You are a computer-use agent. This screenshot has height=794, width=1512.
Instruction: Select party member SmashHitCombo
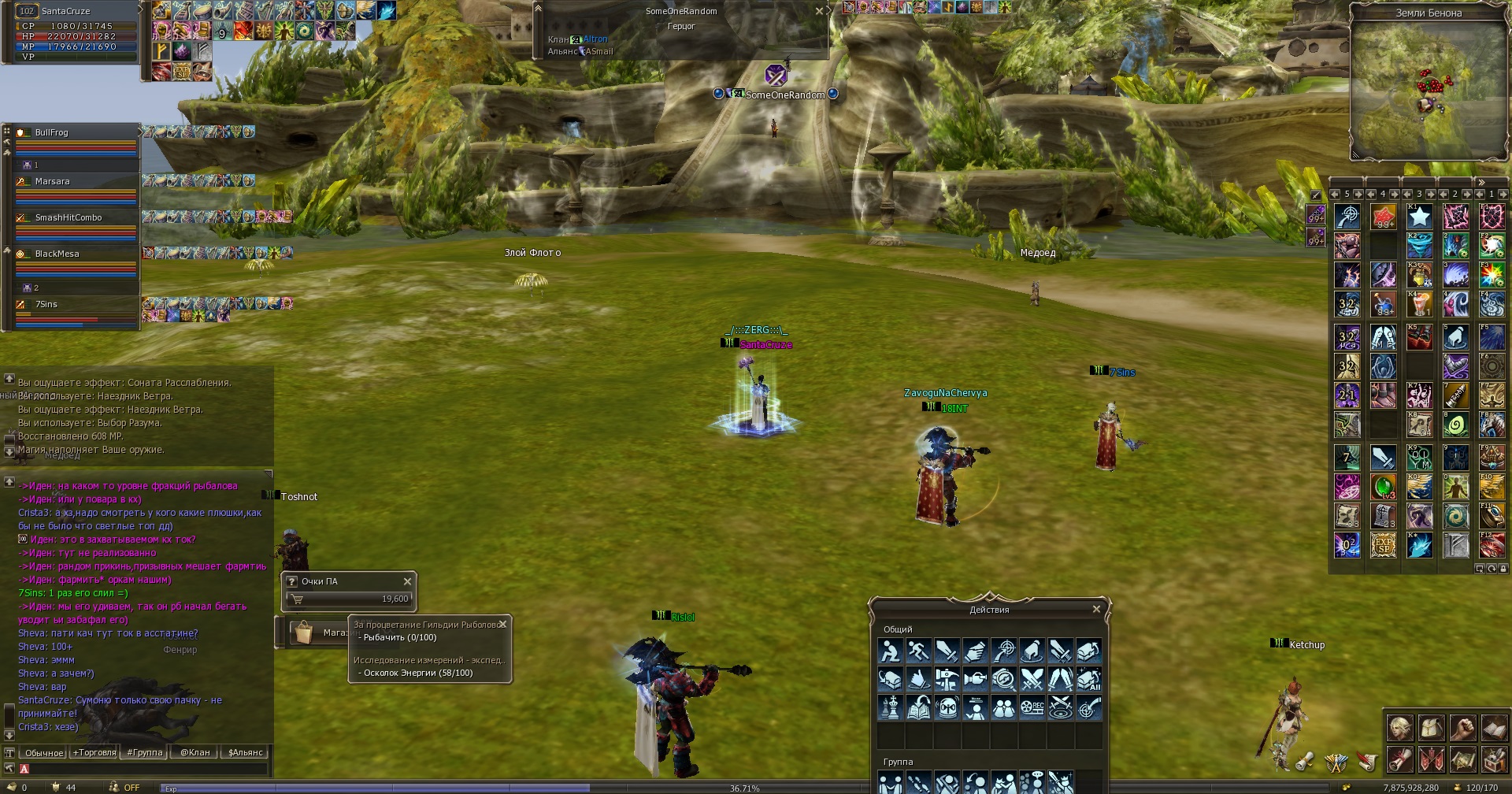pos(69,217)
